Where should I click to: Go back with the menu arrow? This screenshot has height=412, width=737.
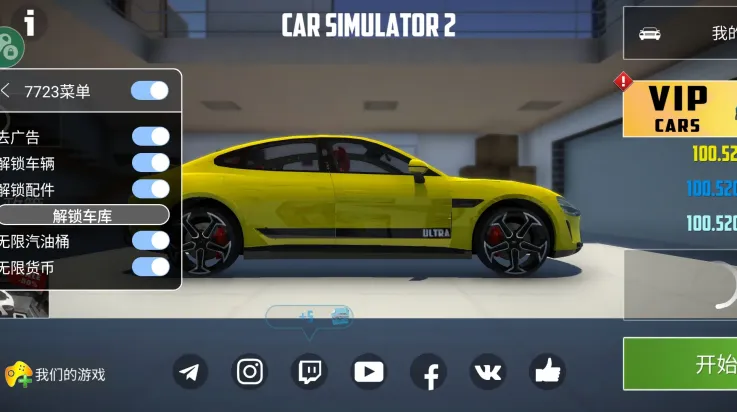coord(6,91)
